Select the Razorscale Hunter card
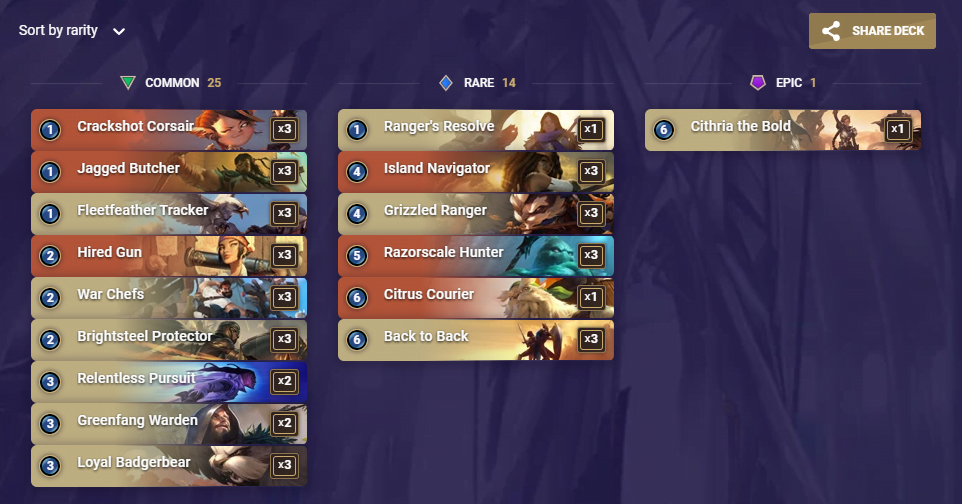The image size is (962, 504). pos(476,255)
